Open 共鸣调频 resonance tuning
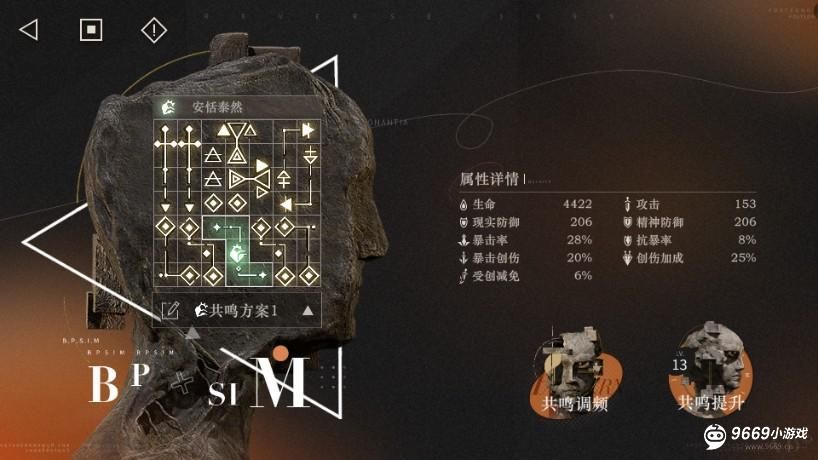This screenshot has height=460, width=818. [574, 370]
